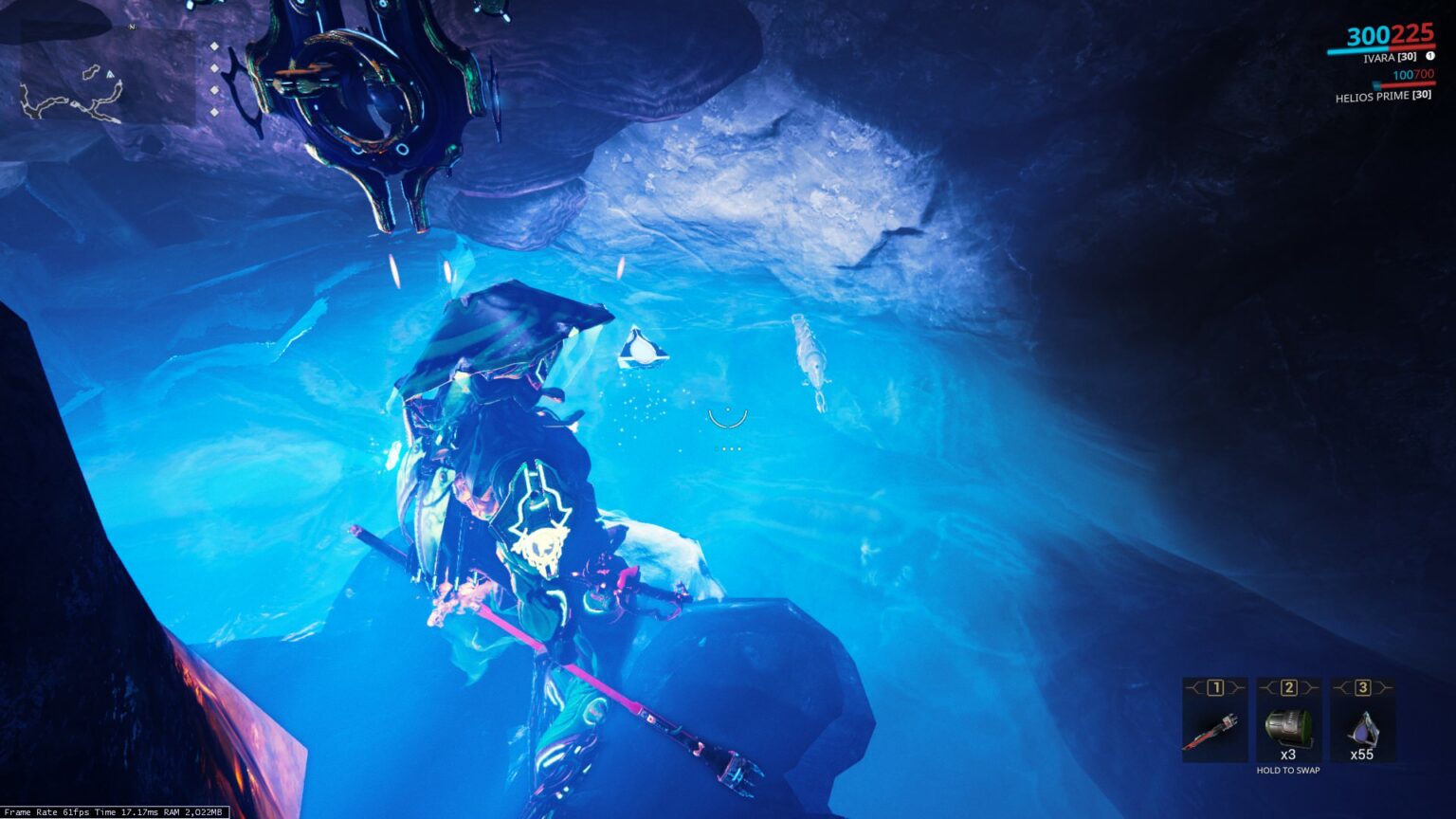Click the topmost diamond waypoint beside the minimap
This screenshot has height=819, width=1456.
coord(214,45)
